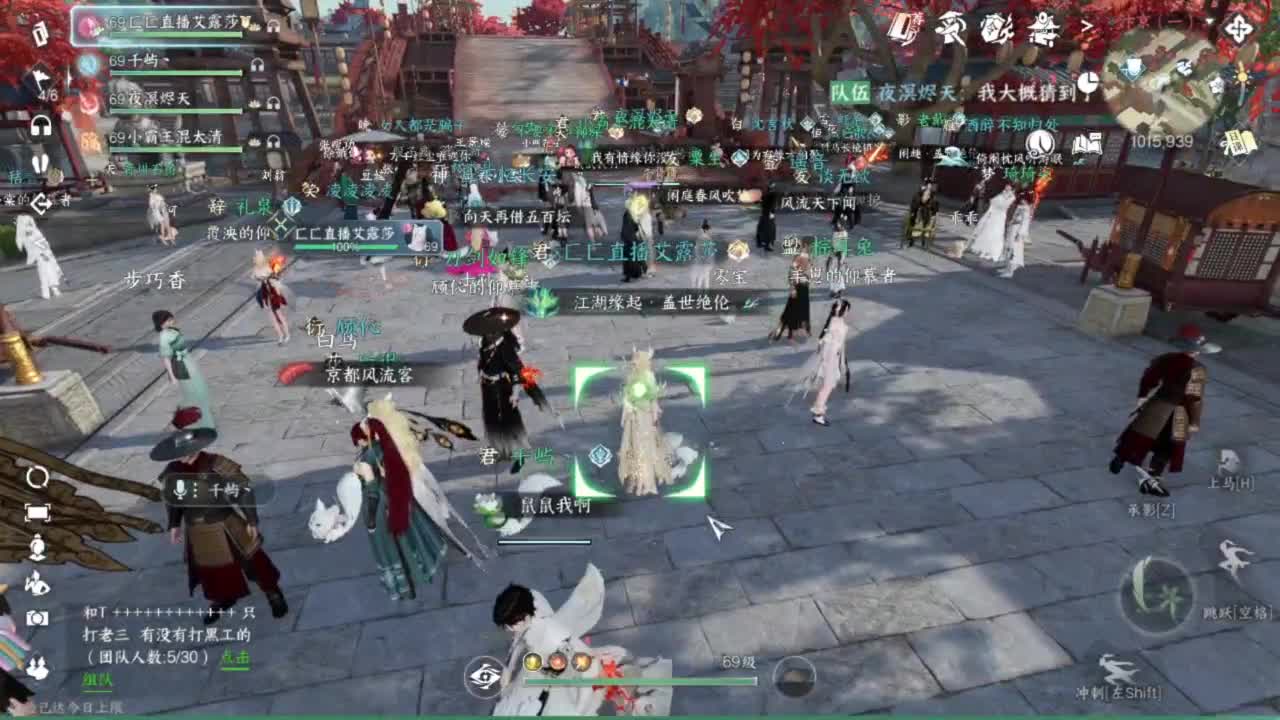
Task: Toggle the microphone icon next to 千屿 nameplate
Action: (179, 491)
